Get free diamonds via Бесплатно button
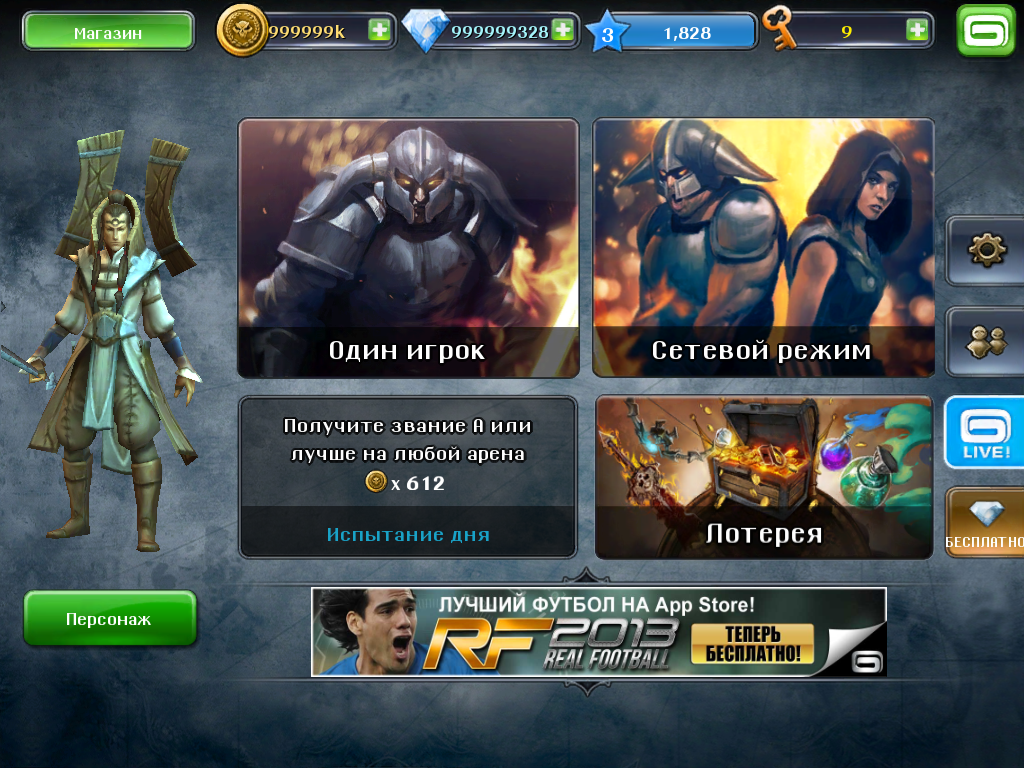The height and width of the screenshot is (768, 1024). (x=985, y=522)
